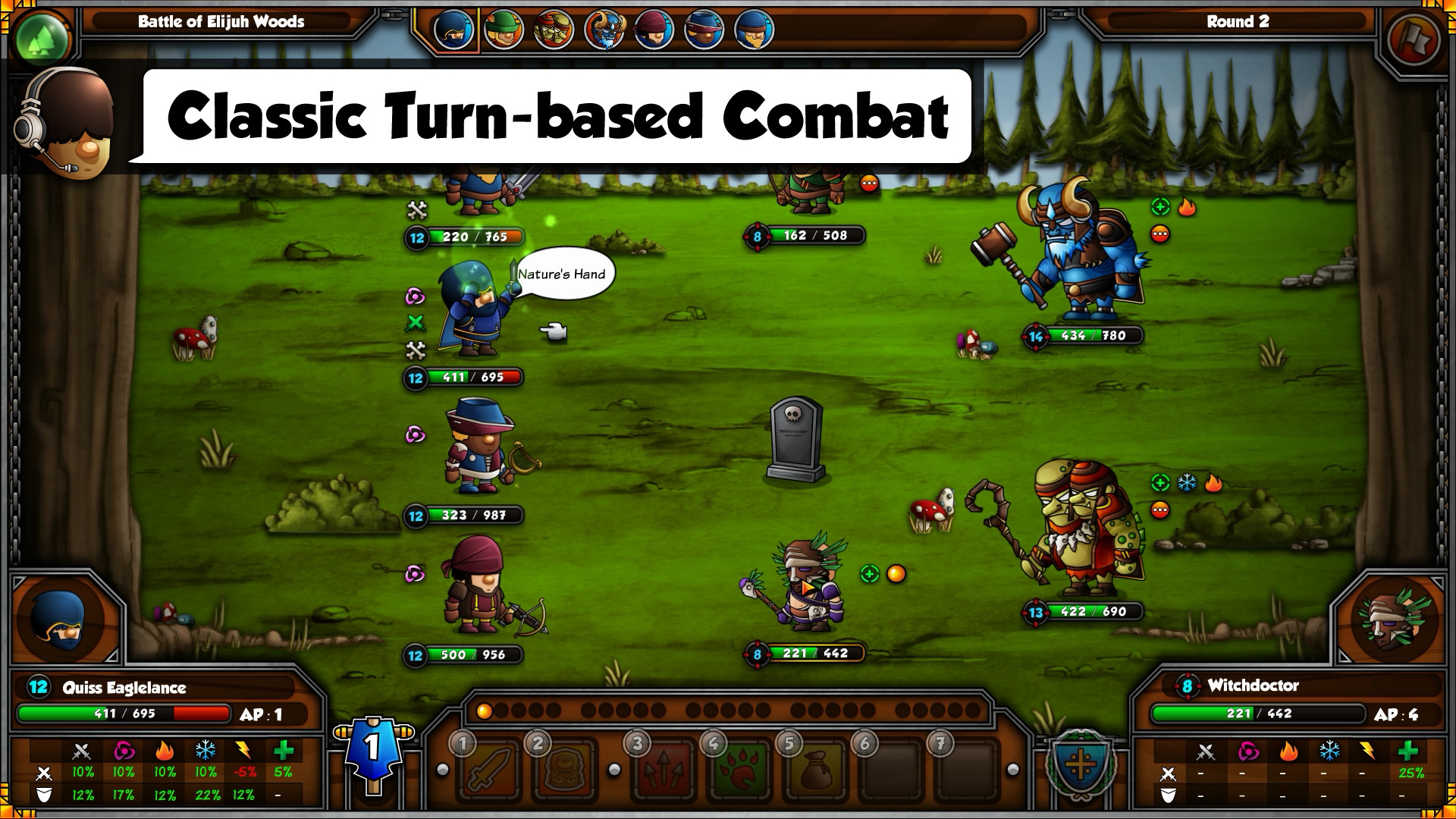Click the white flag surrender button
Image resolution: width=1456 pixels, height=819 pixels.
tap(1414, 39)
